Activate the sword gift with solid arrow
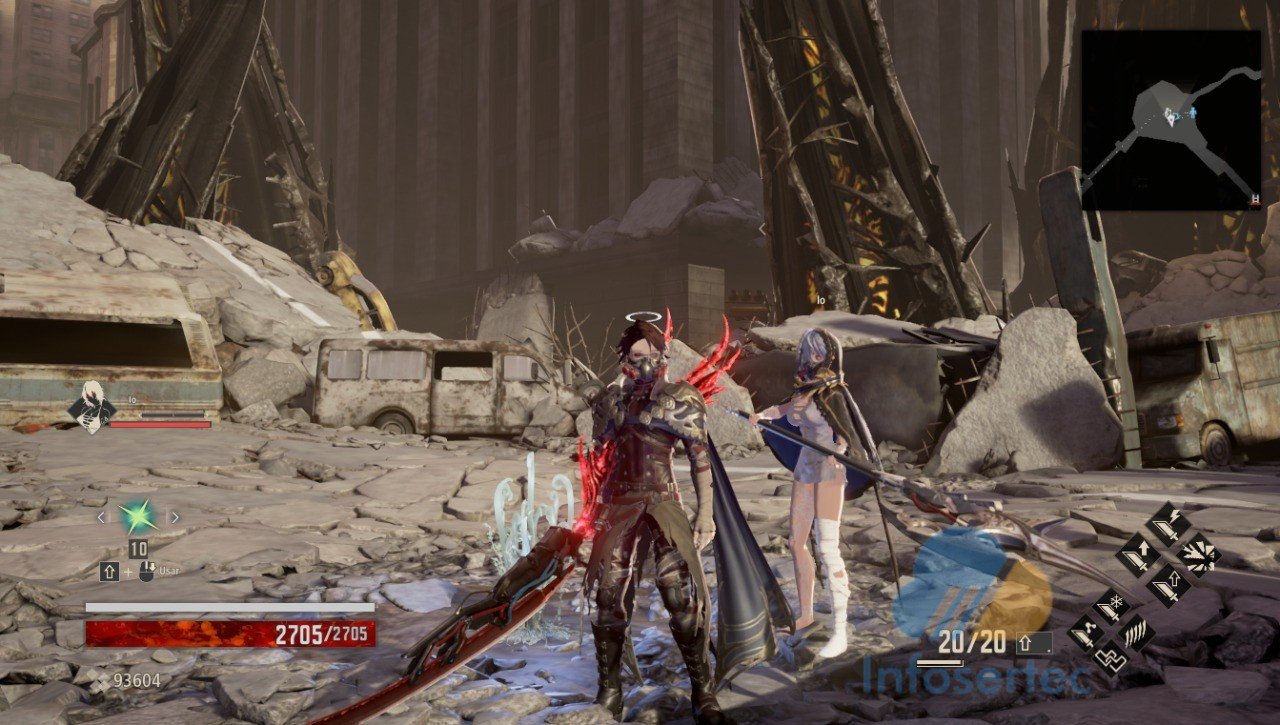Image resolution: width=1280 pixels, height=725 pixels. coord(1137,553)
